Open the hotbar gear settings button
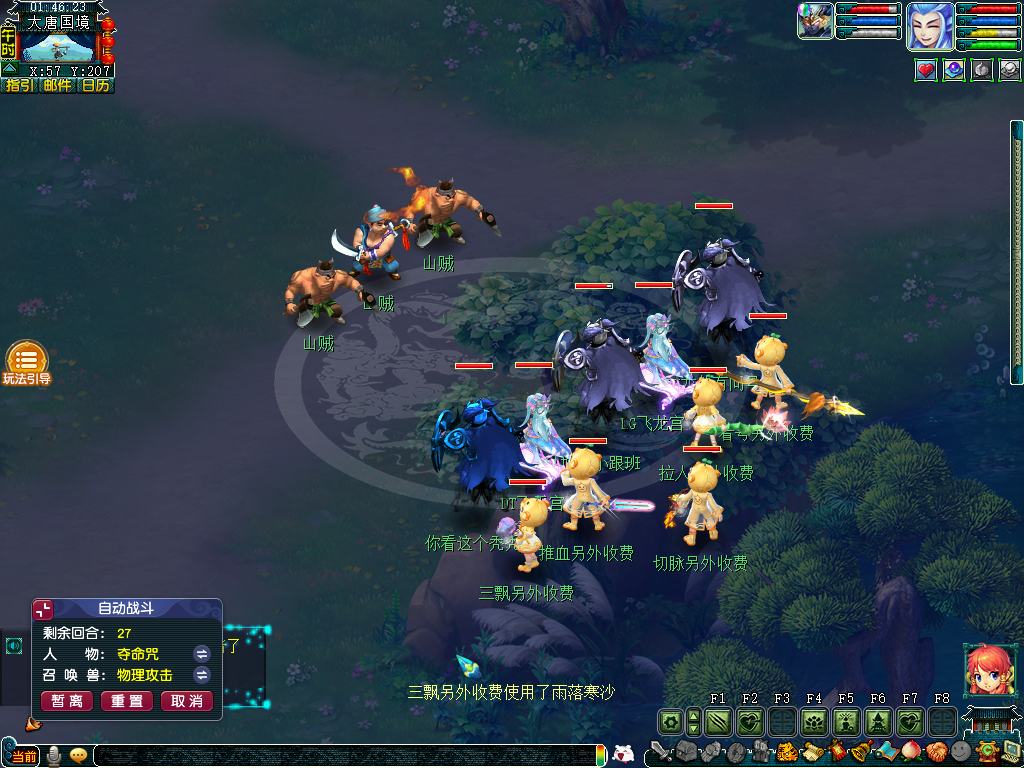This screenshot has width=1024, height=768. click(669, 721)
